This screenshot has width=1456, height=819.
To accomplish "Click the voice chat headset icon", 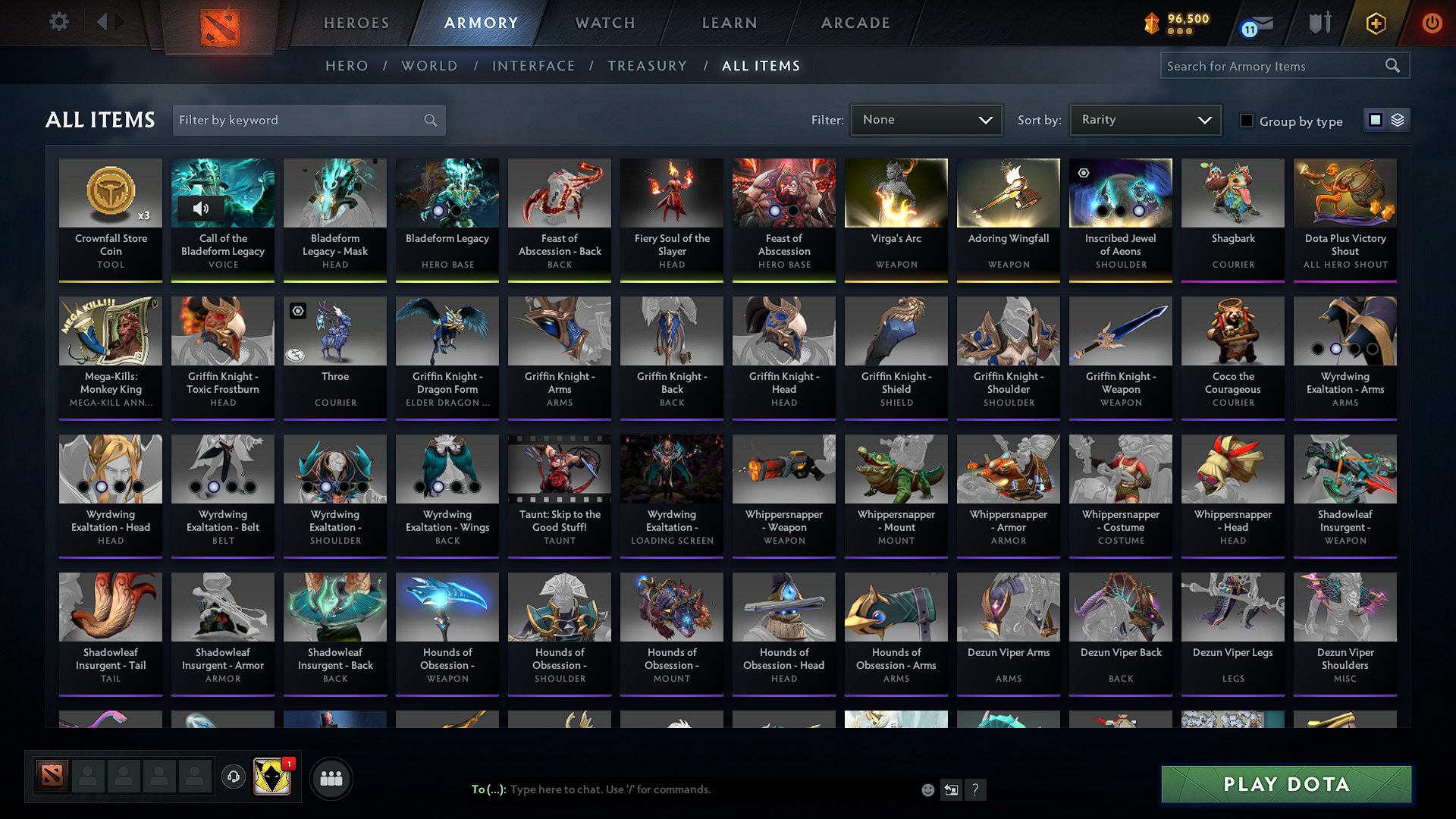I will [234, 778].
